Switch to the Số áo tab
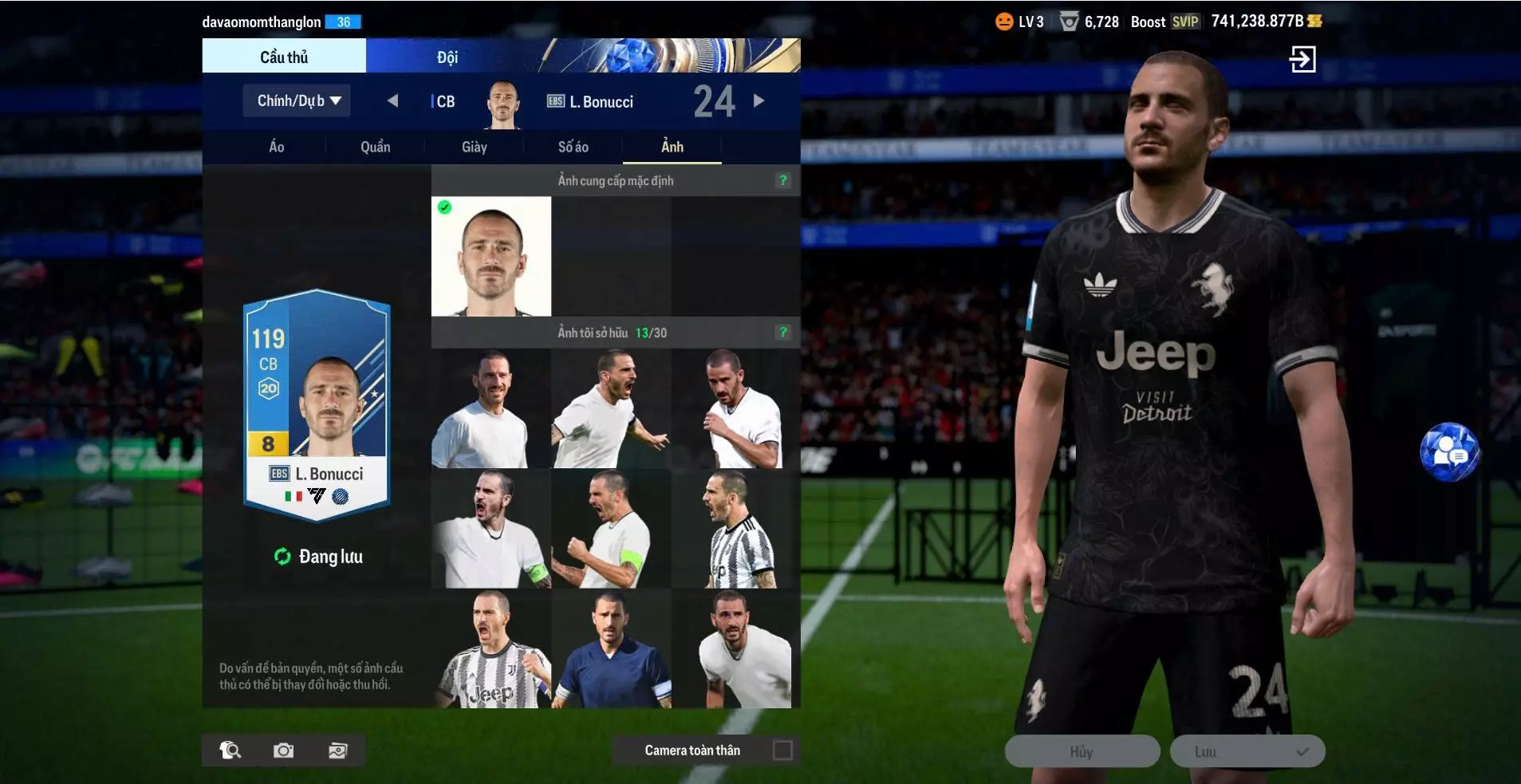The height and width of the screenshot is (784, 1521). pos(573,147)
